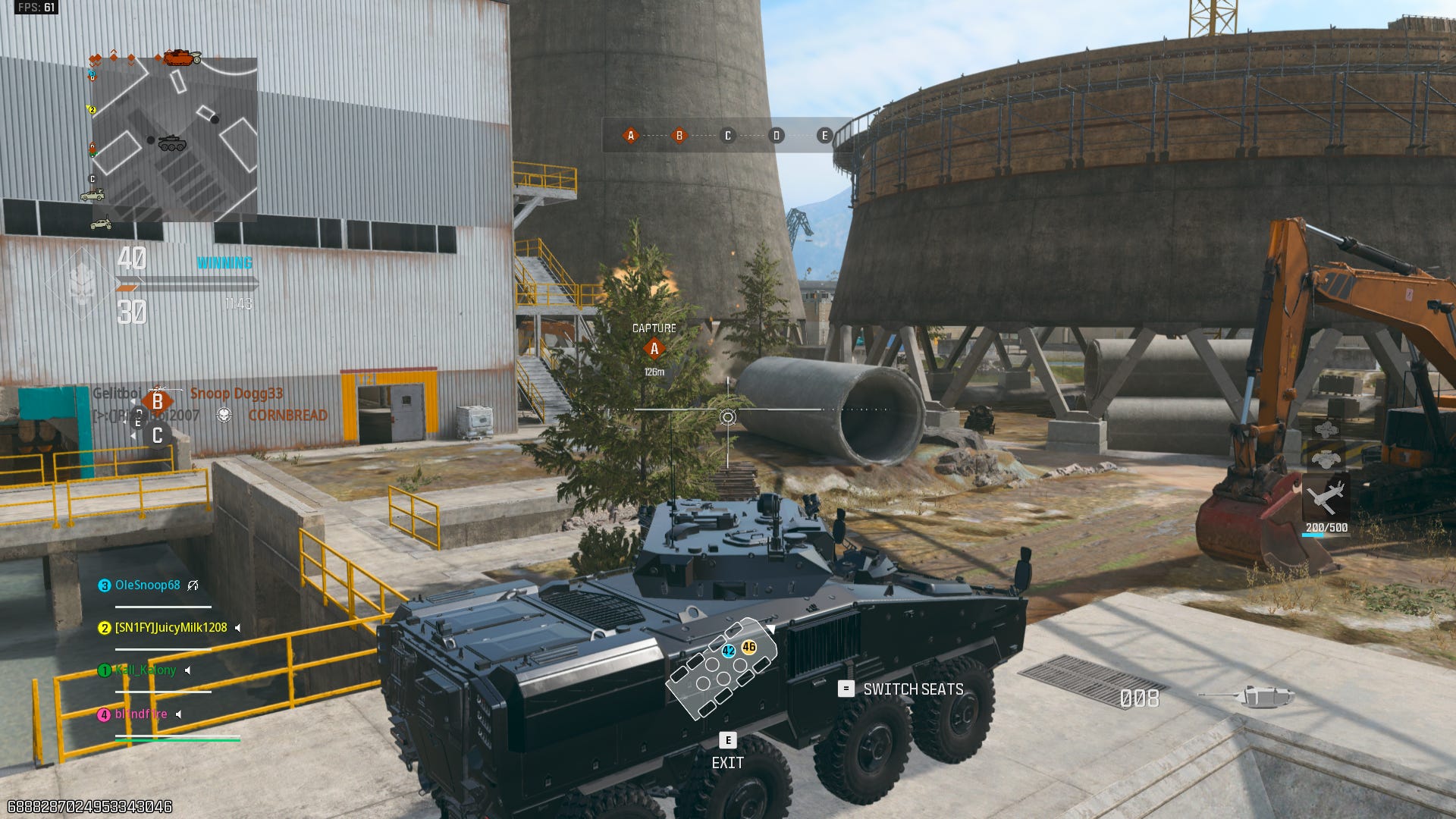Image resolution: width=1456 pixels, height=819 pixels.
Task: Select objective E in the flag status bar
Action: pyautogui.click(x=824, y=136)
